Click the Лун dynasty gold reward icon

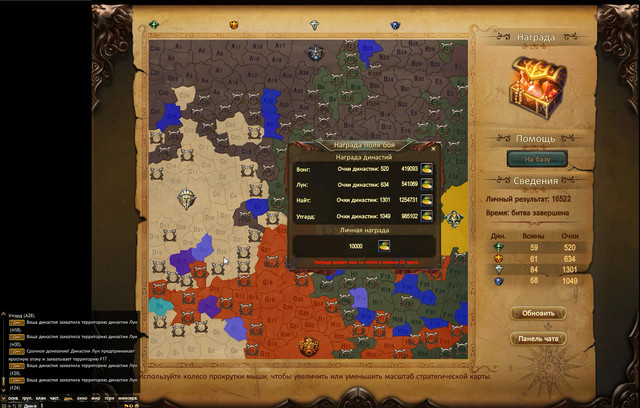(x=427, y=184)
